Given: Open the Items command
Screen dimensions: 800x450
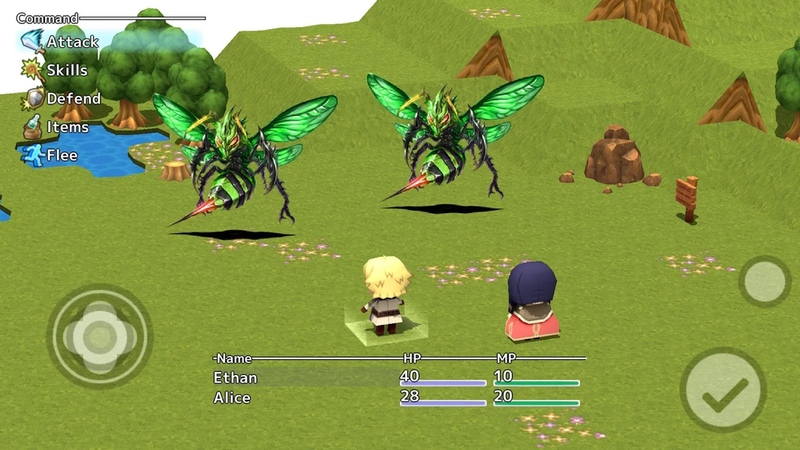Looking at the screenshot, I should tap(56, 127).
